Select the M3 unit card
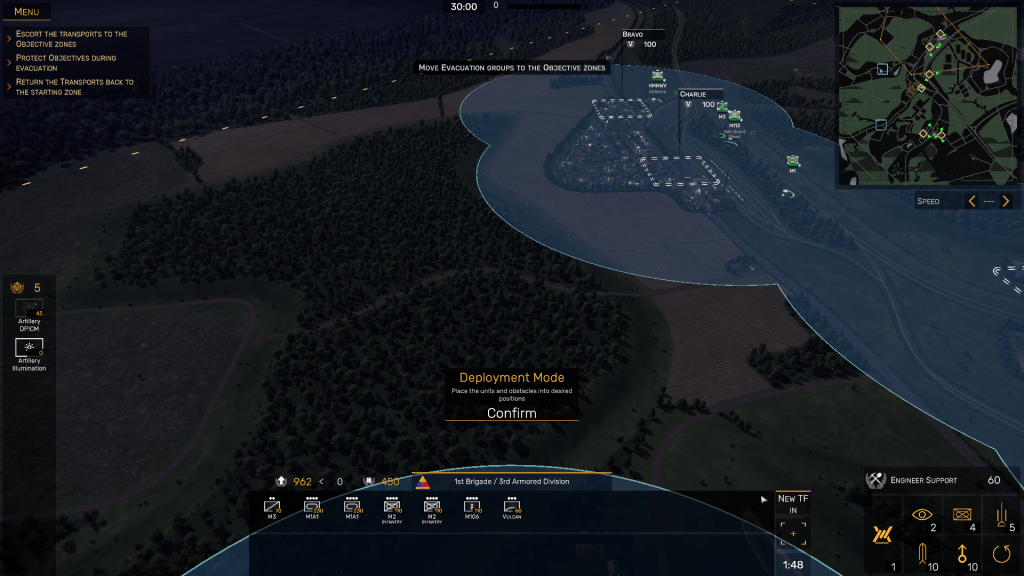Viewport: 1024px width, 576px height. tap(271, 508)
